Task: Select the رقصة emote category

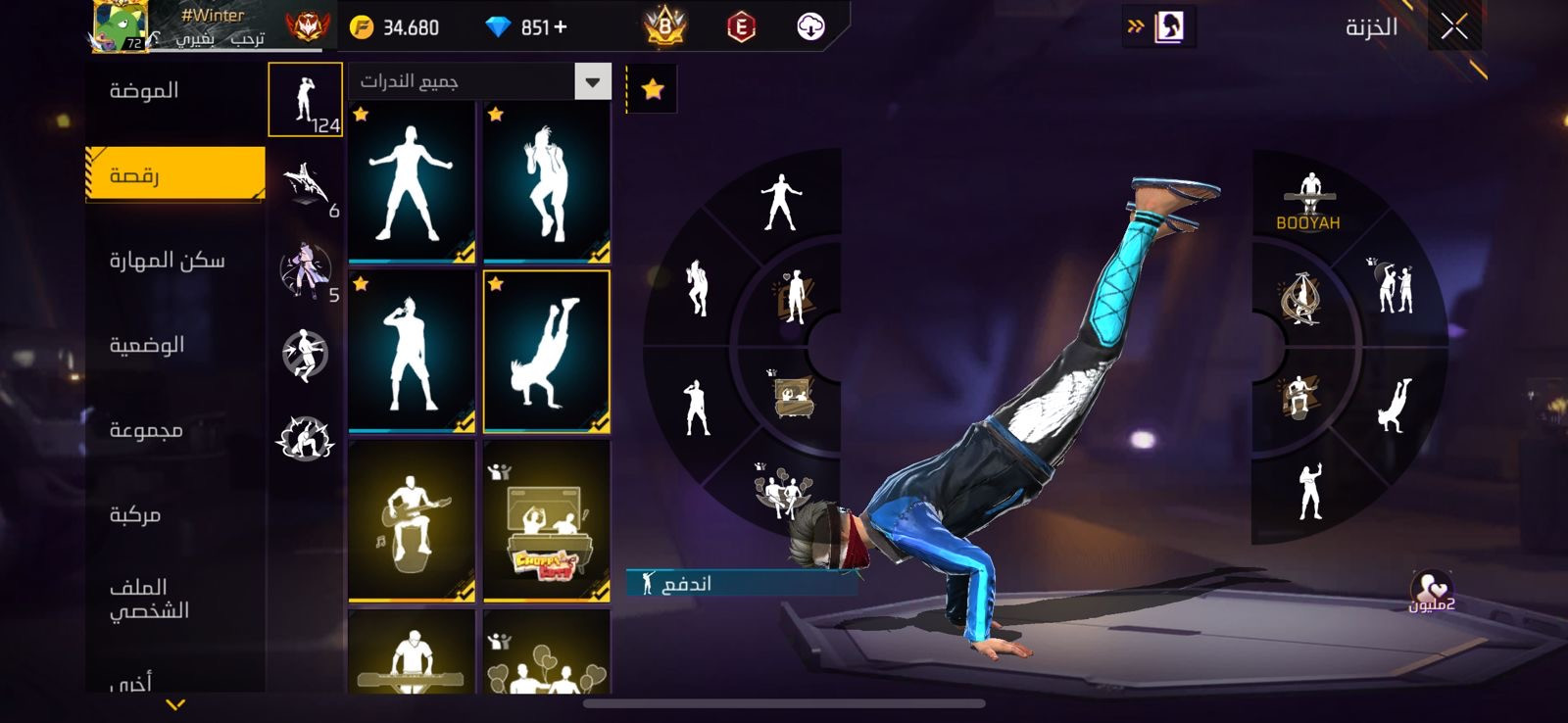Action: pos(174,174)
